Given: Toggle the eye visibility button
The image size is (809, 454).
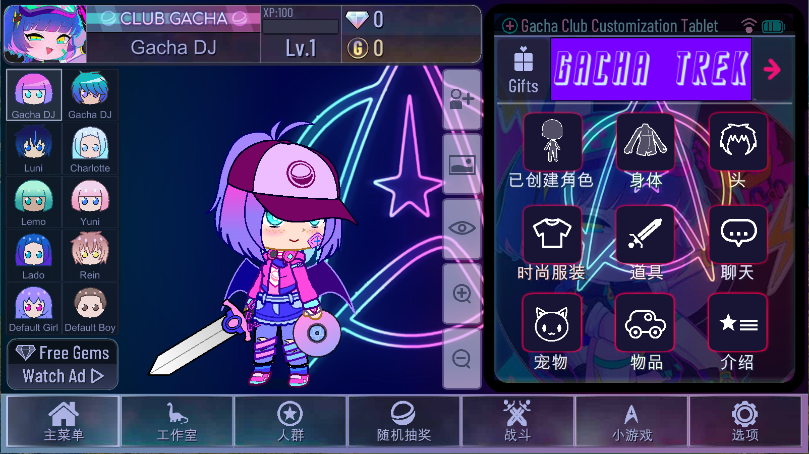Looking at the screenshot, I should (462, 228).
